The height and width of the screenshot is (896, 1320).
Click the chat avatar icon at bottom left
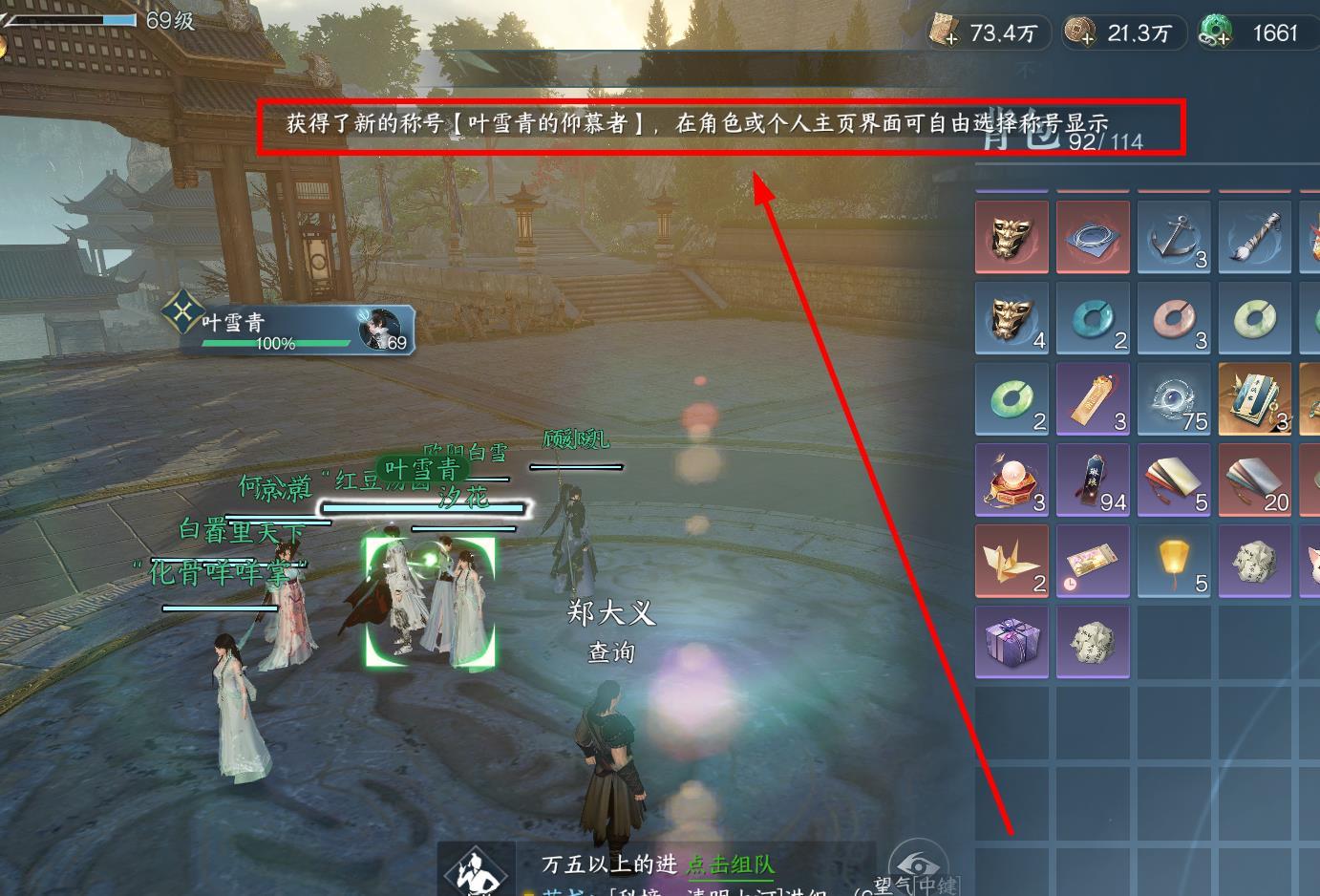[x=475, y=871]
